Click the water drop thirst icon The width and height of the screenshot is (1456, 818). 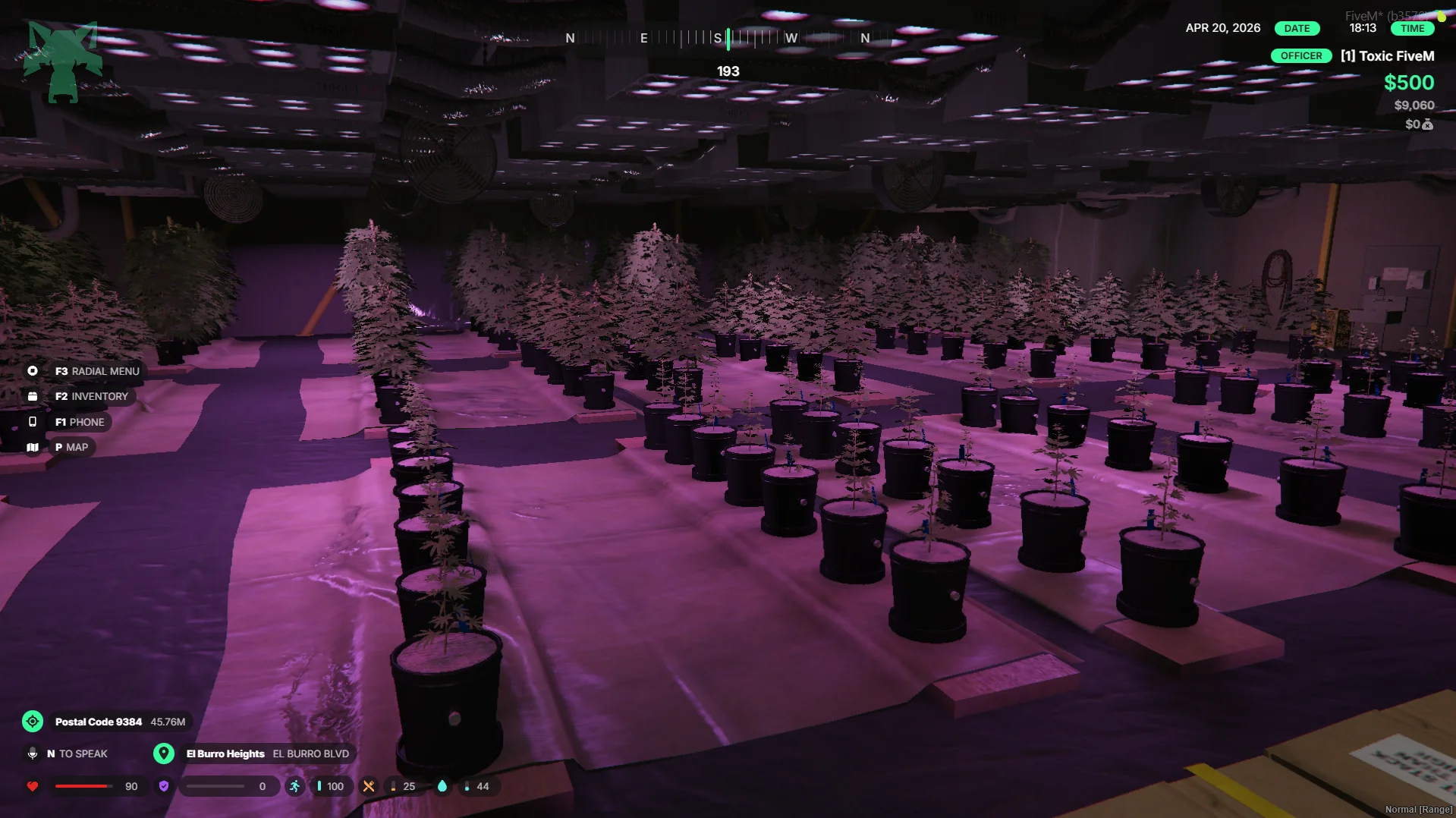pyautogui.click(x=442, y=786)
